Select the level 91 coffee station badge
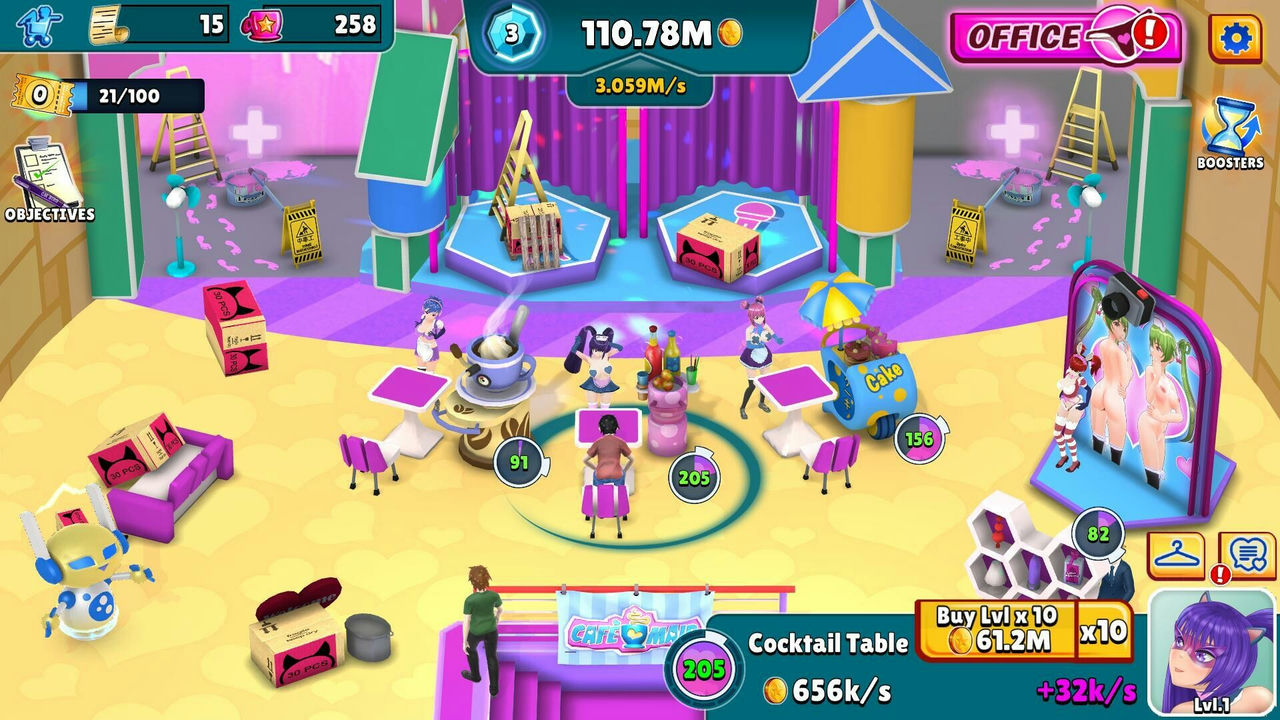This screenshot has height=720, width=1280. 518,462
